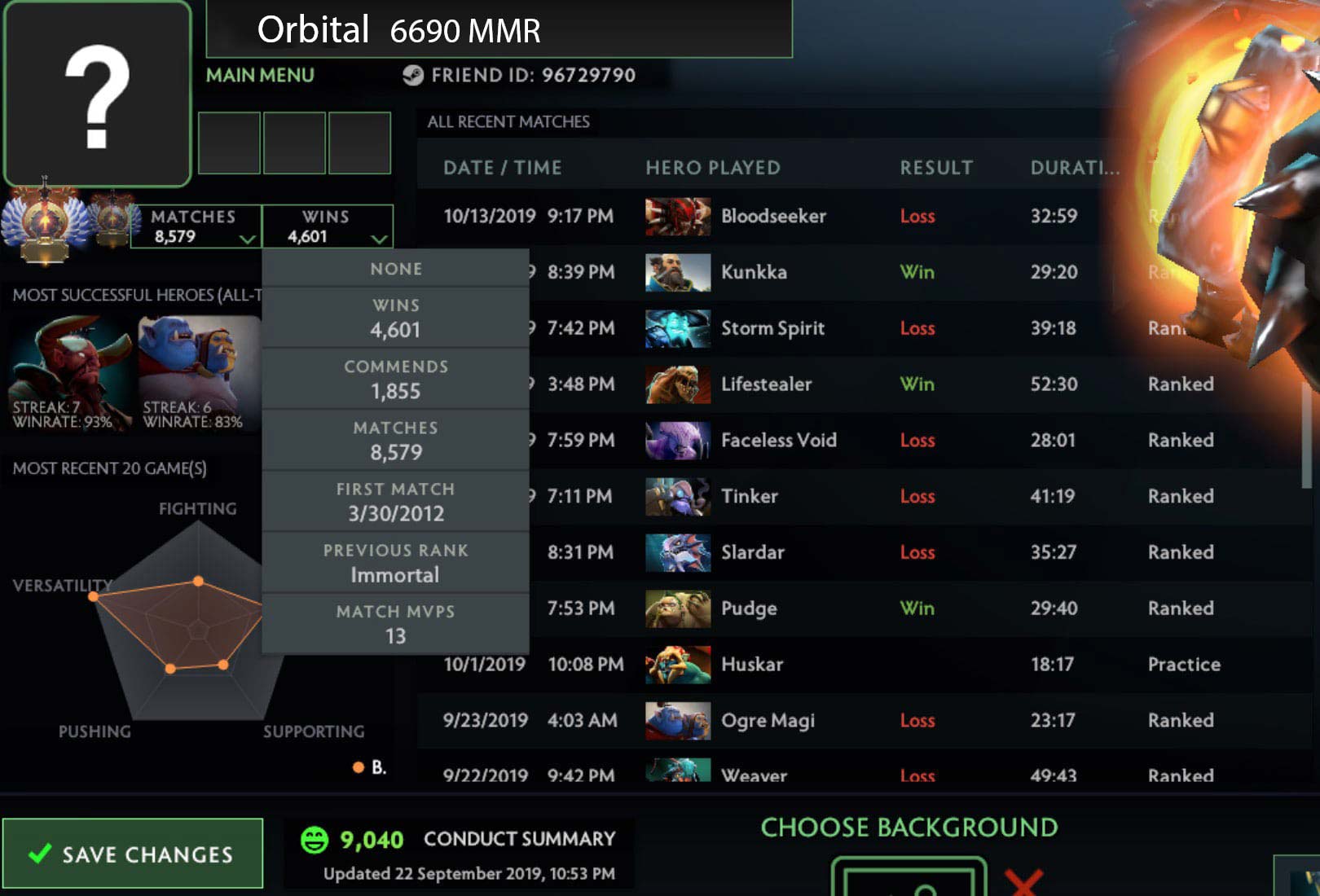The image size is (1320, 896).
Task: Toggle the Wins stat dropdown header
Action: pyautogui.click(x=328, y=226)
